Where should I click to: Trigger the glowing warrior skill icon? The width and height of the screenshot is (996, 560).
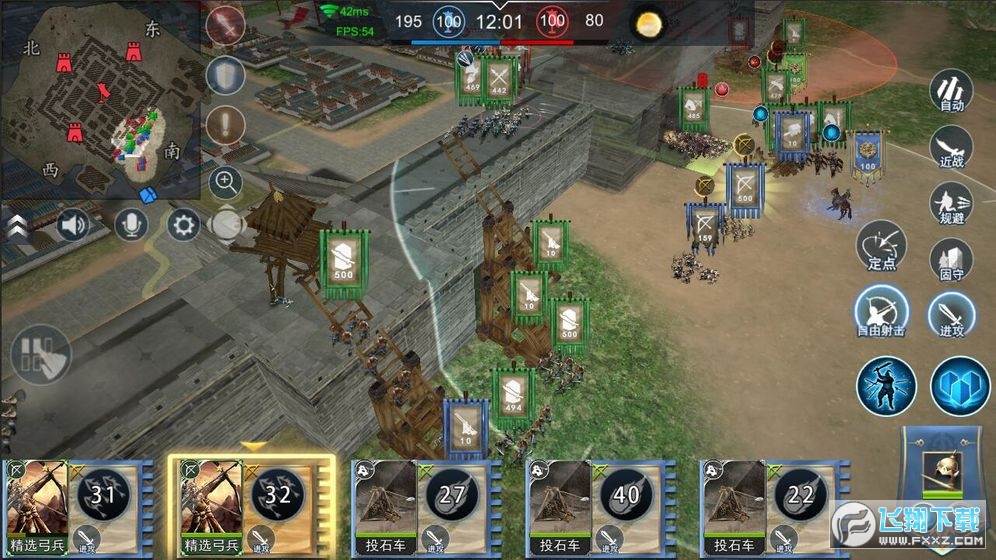[886, 385]
